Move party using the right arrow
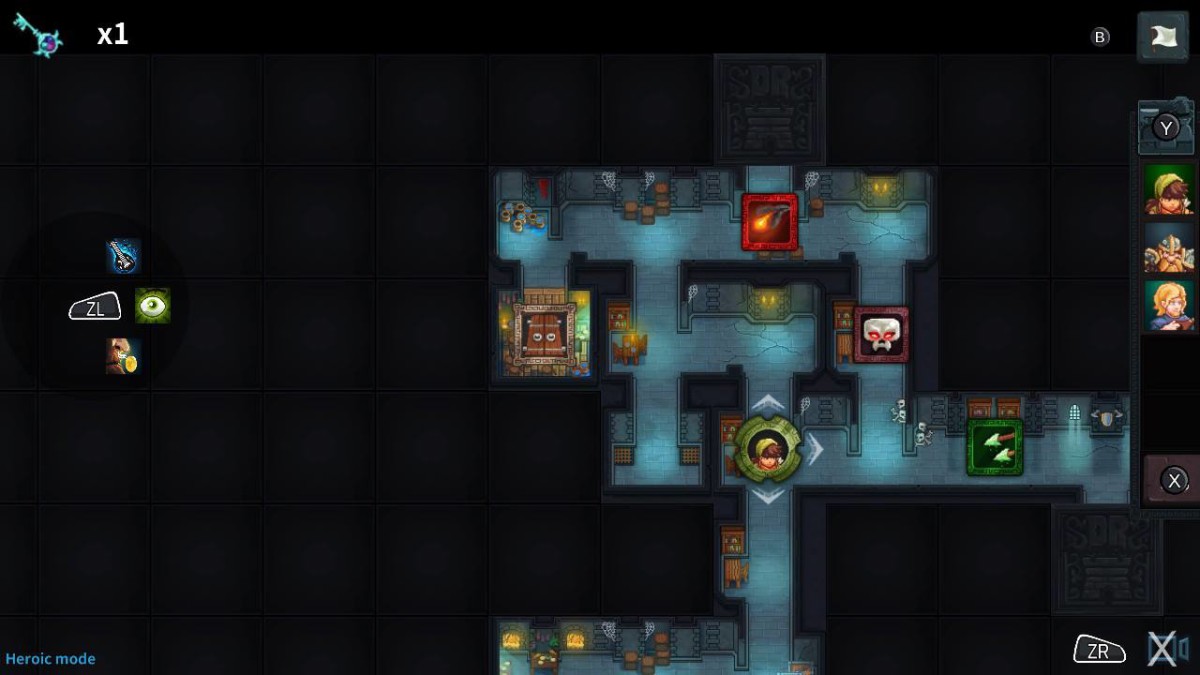The image size is (1200, 675). pyautogui.click(x=816, y=449)
